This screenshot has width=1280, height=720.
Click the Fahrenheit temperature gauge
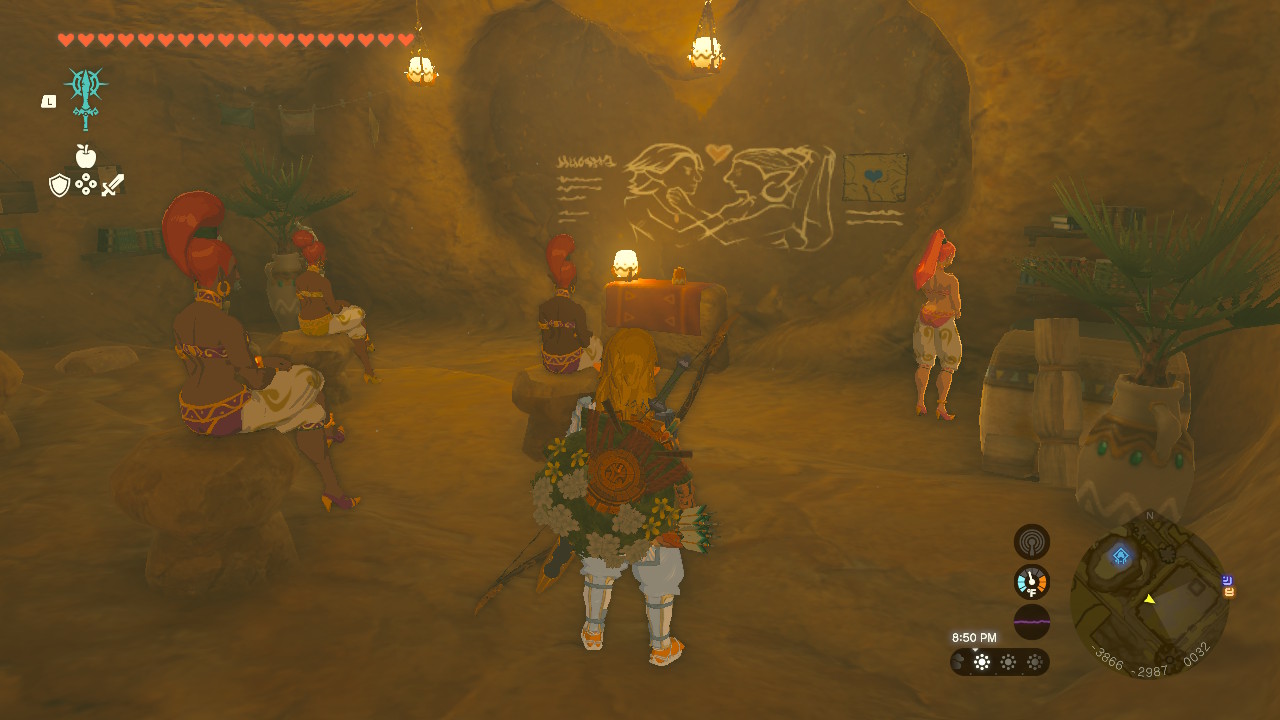coord(1031,582)
